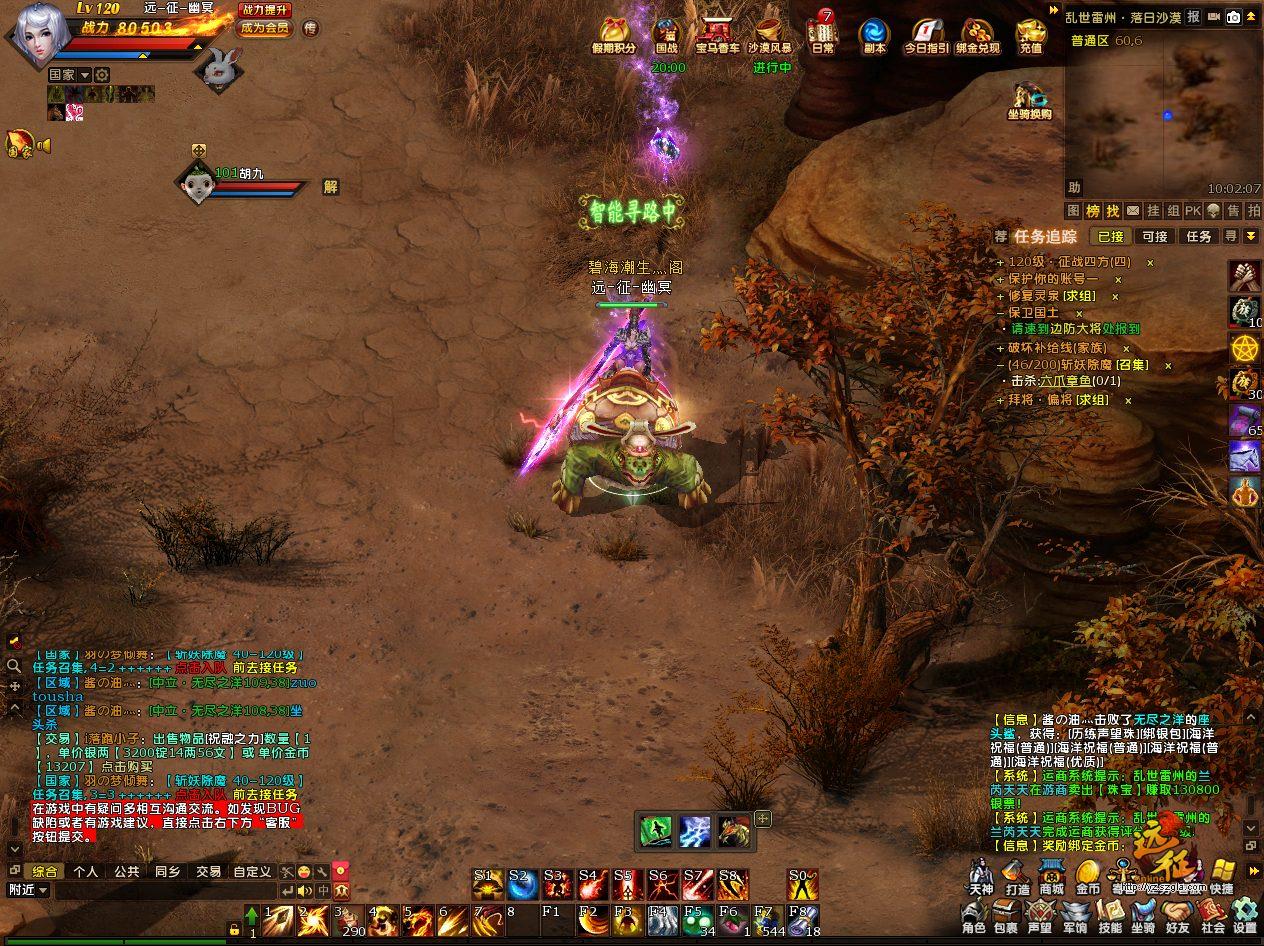Open the 设置 settings gear
Image resolution: width=1264 pixels, height=946 pixels.
[1245, 914]
